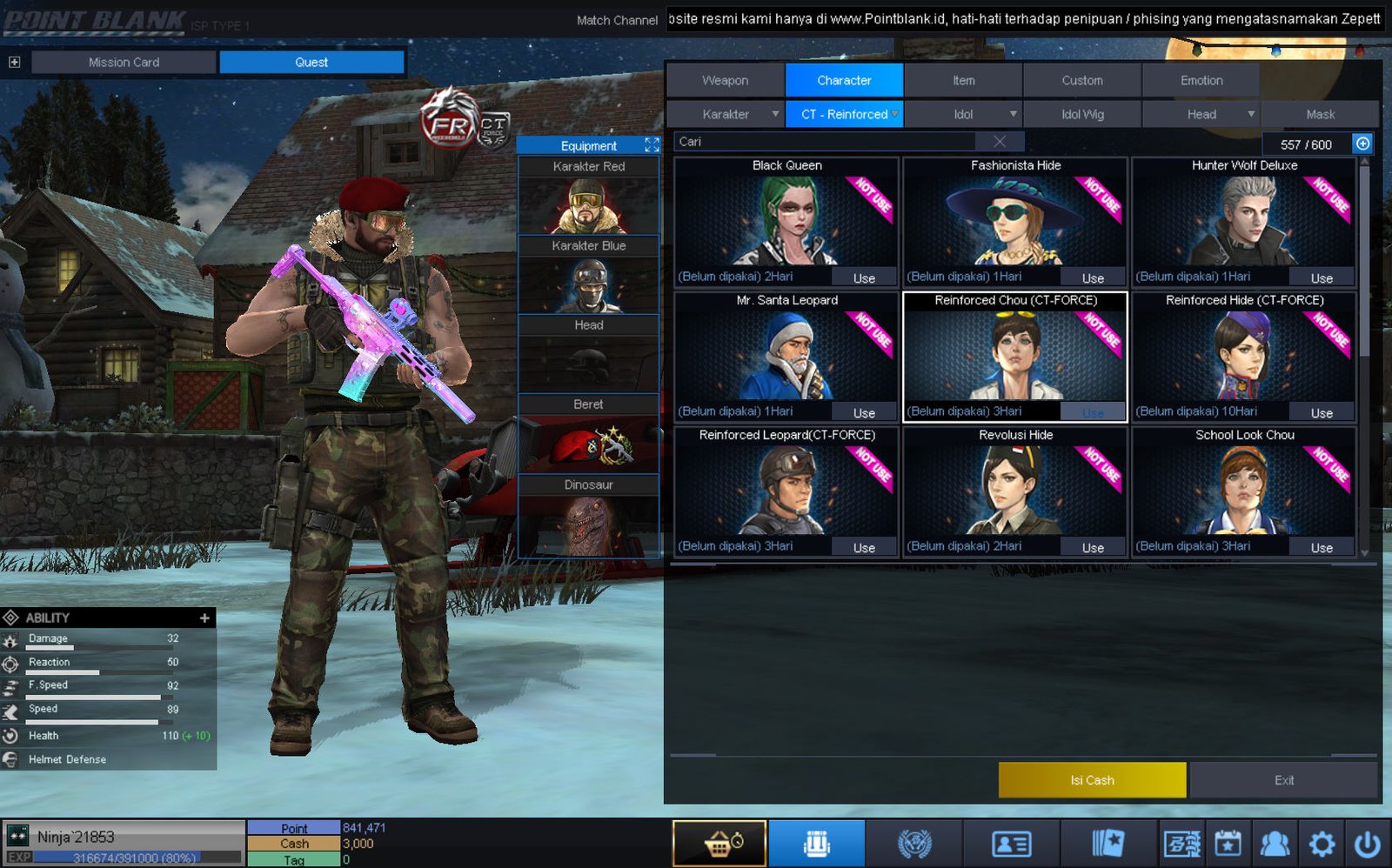Switch to the Weapon tab
The height and width of the screenshot is (868, 1392).
tap(725, 80)
